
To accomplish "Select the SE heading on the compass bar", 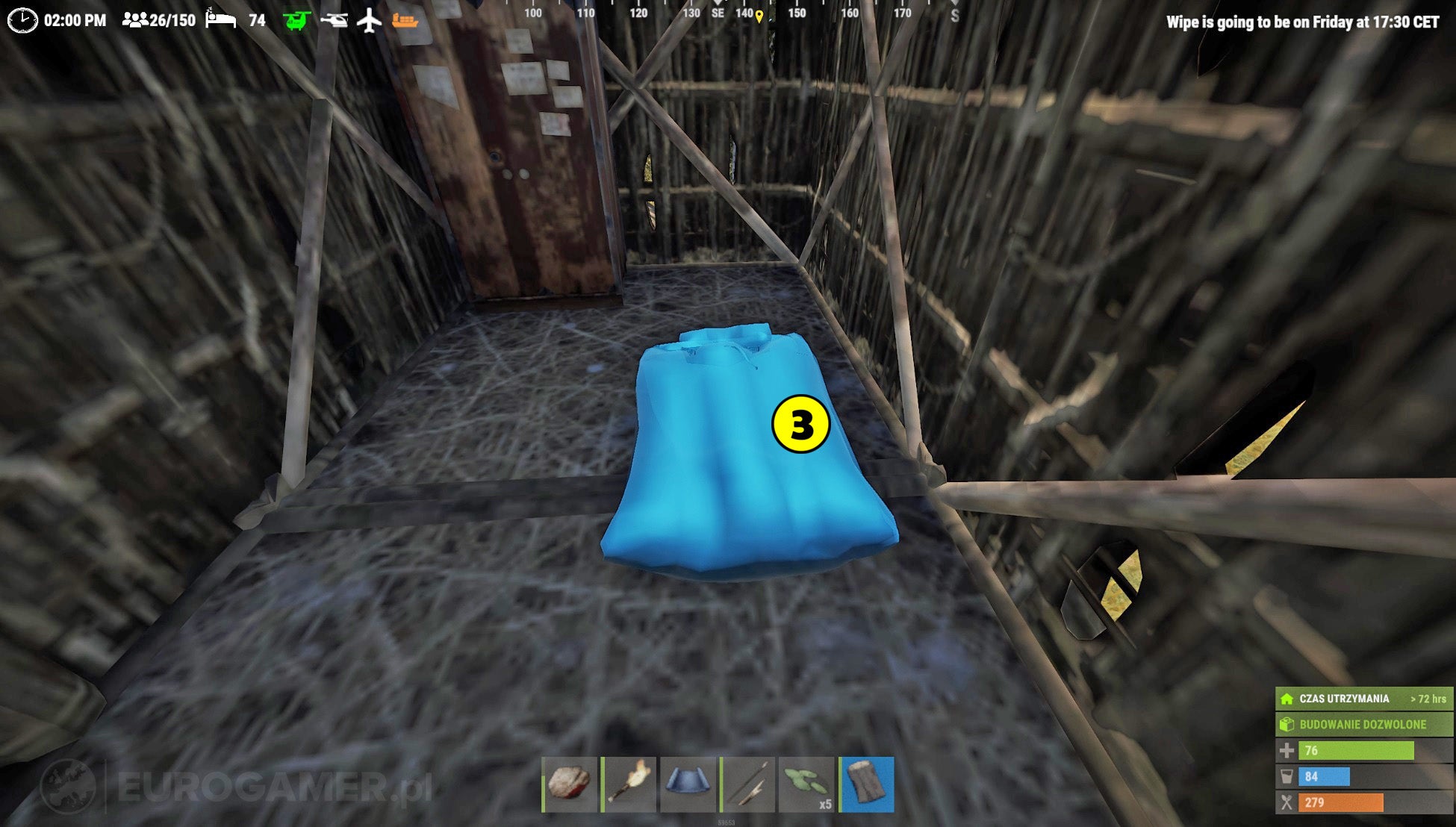I will tap(718, 11).
